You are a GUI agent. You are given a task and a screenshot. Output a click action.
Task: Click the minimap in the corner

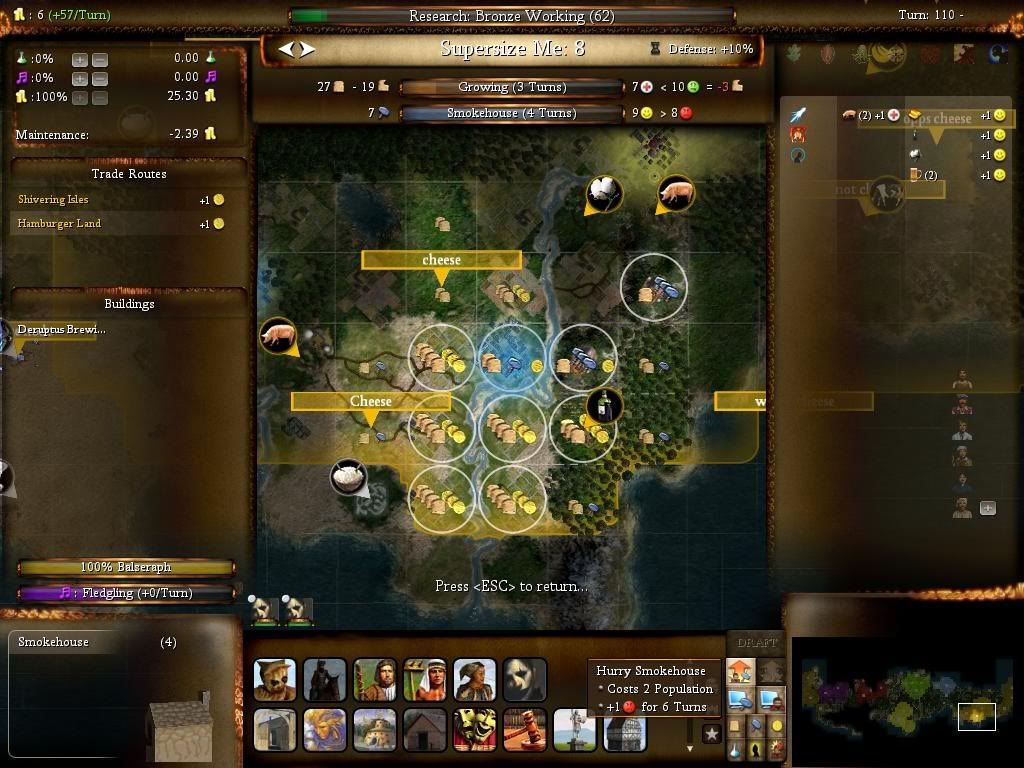point(905,690)
